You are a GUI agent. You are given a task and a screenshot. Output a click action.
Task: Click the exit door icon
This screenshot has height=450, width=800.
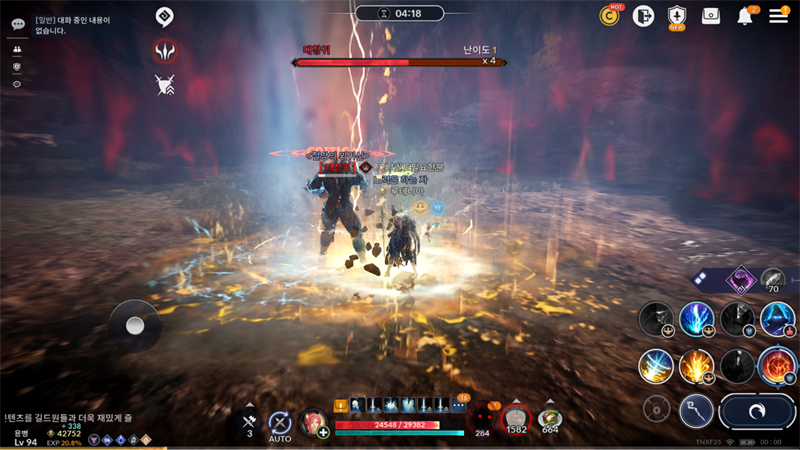tap(643, 15)
